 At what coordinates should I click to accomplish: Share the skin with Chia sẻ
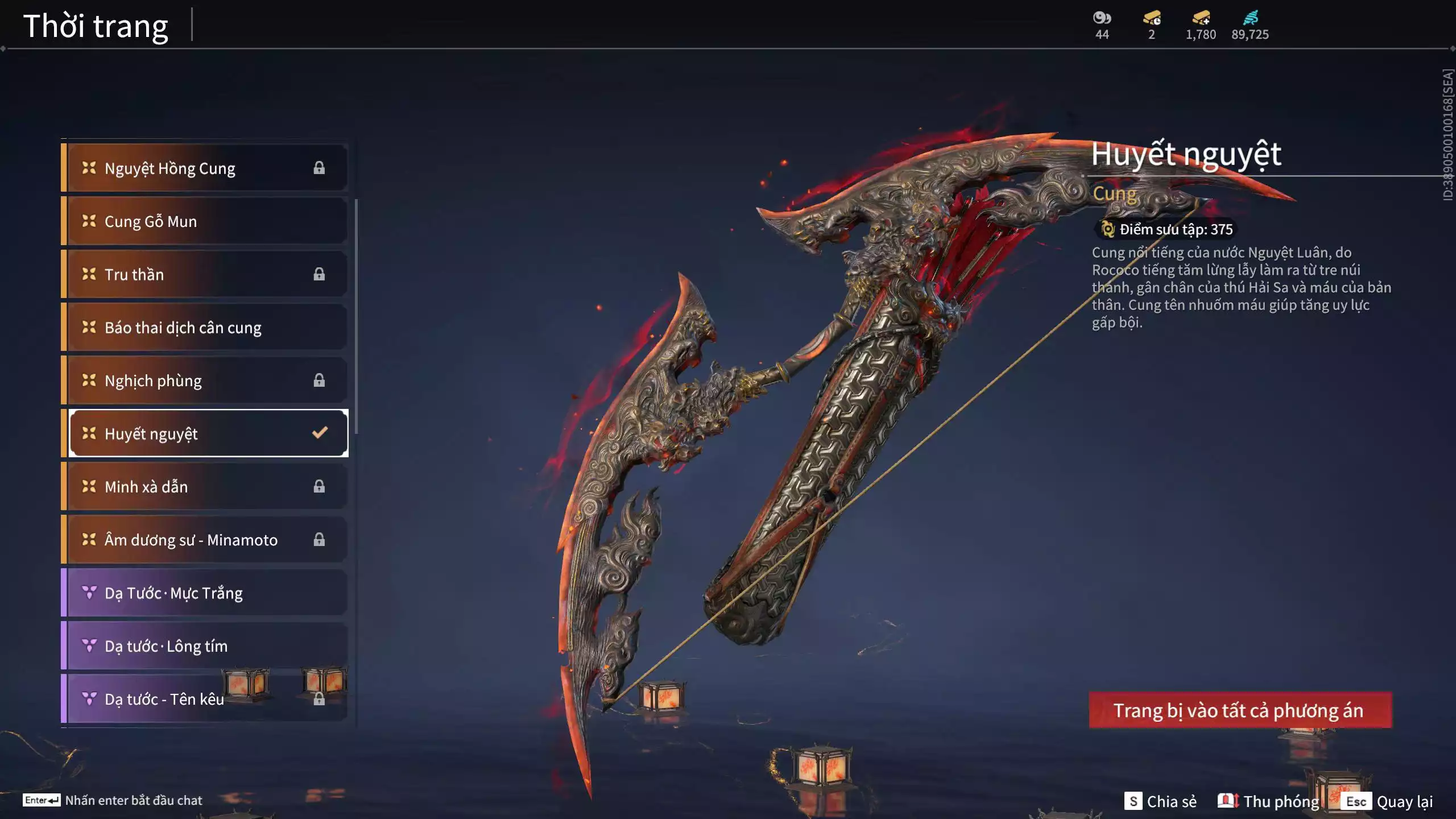tap(1160, 801)
